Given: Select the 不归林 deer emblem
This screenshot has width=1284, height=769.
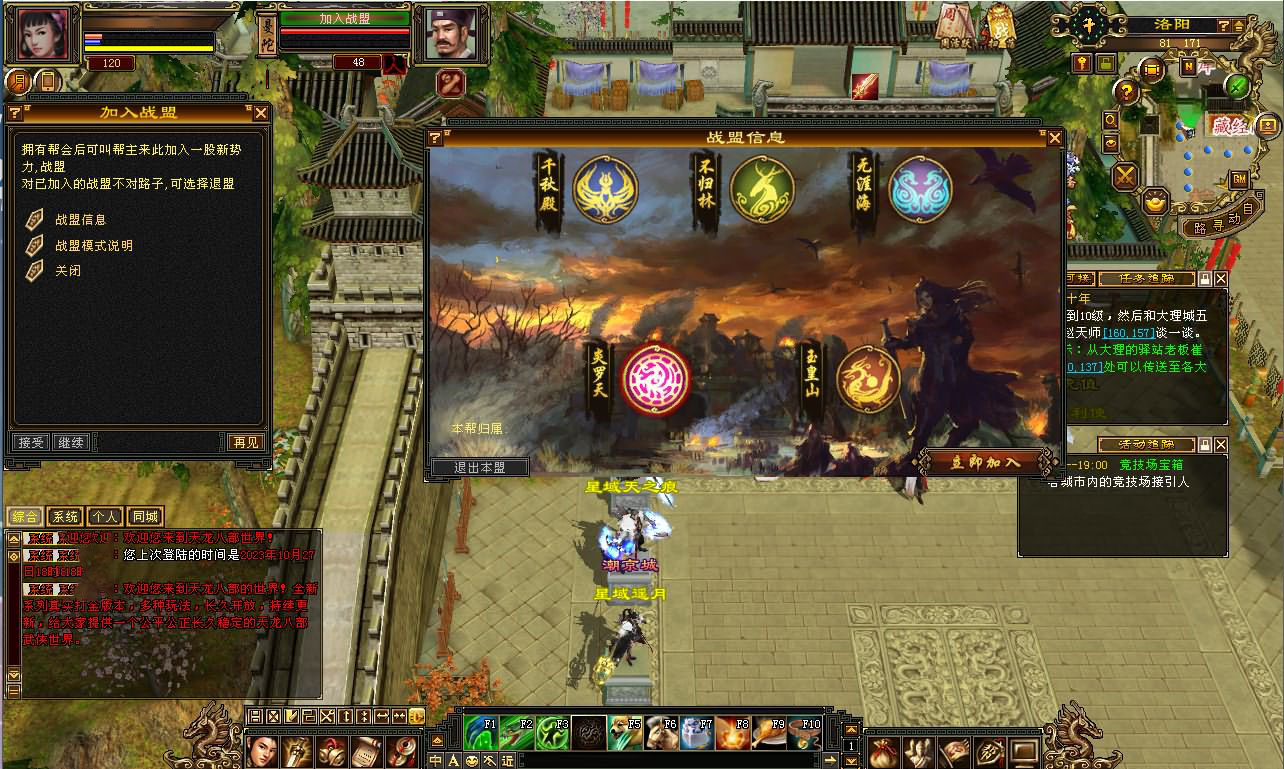Looking at the screenshot, I should point(762,190).
